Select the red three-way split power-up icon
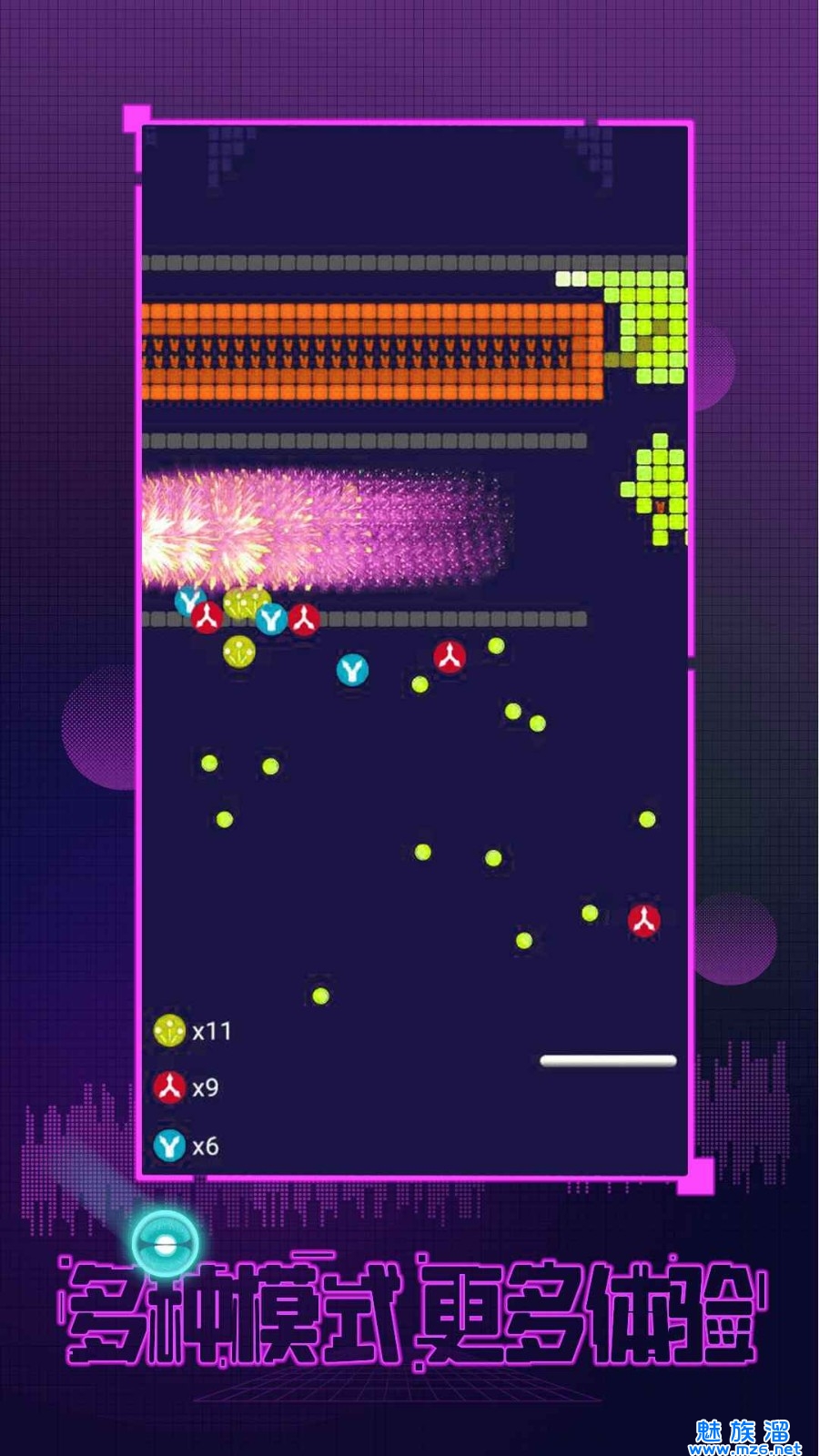This screenshot has height=1456, width=819. point(169,1087)
